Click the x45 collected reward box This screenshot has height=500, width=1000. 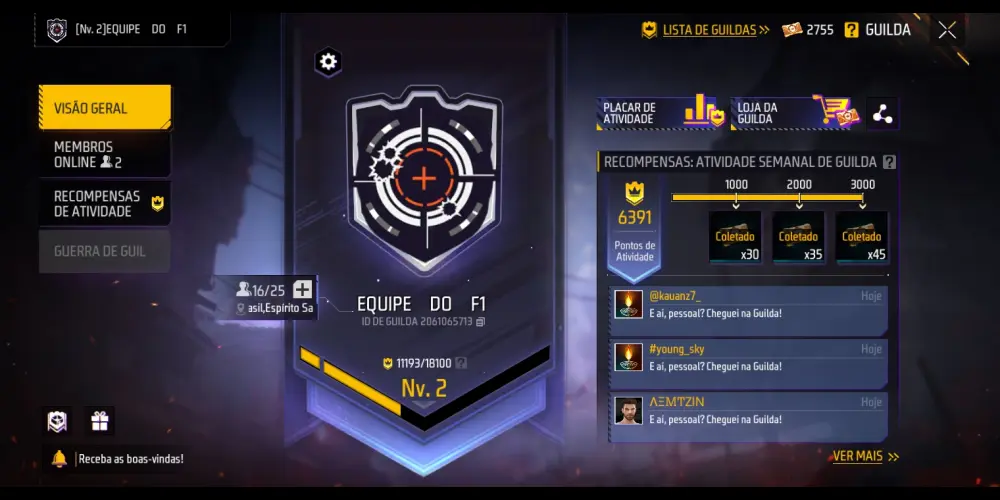861,238
